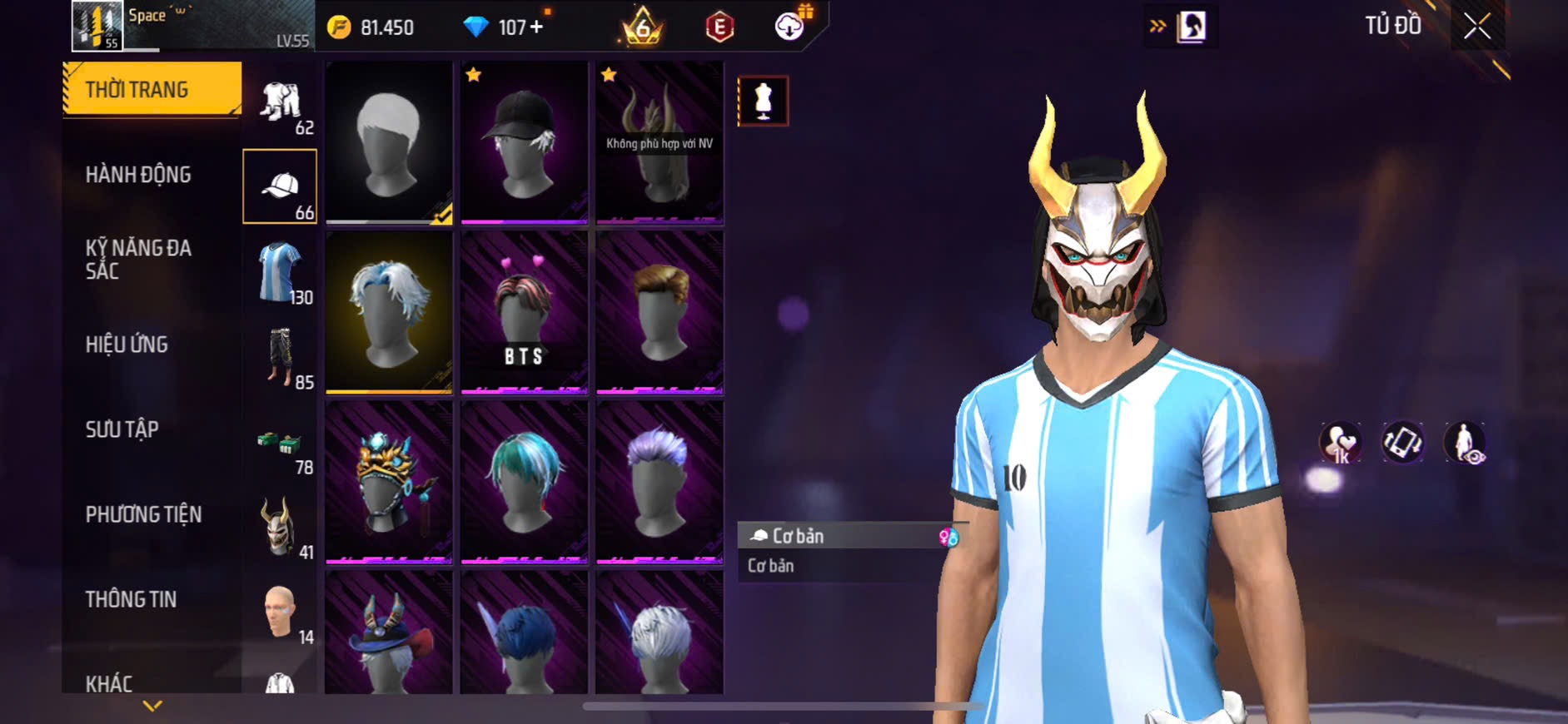Switch to the HÀNH ĐỘNG tab
The width and height of the screenshot is (1568, 724).
point(138,175)
